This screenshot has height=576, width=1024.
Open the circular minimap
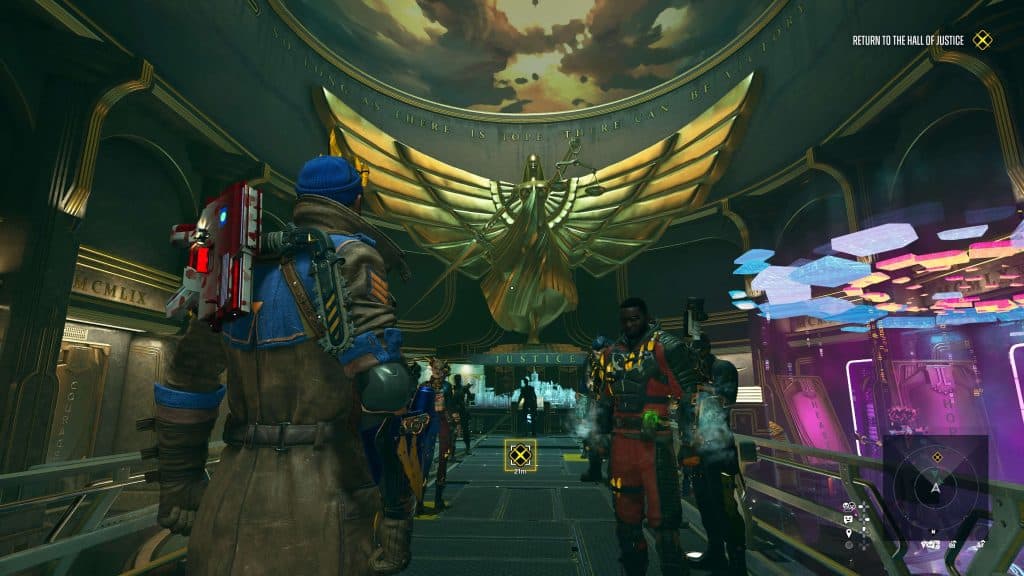click(936, 489)
